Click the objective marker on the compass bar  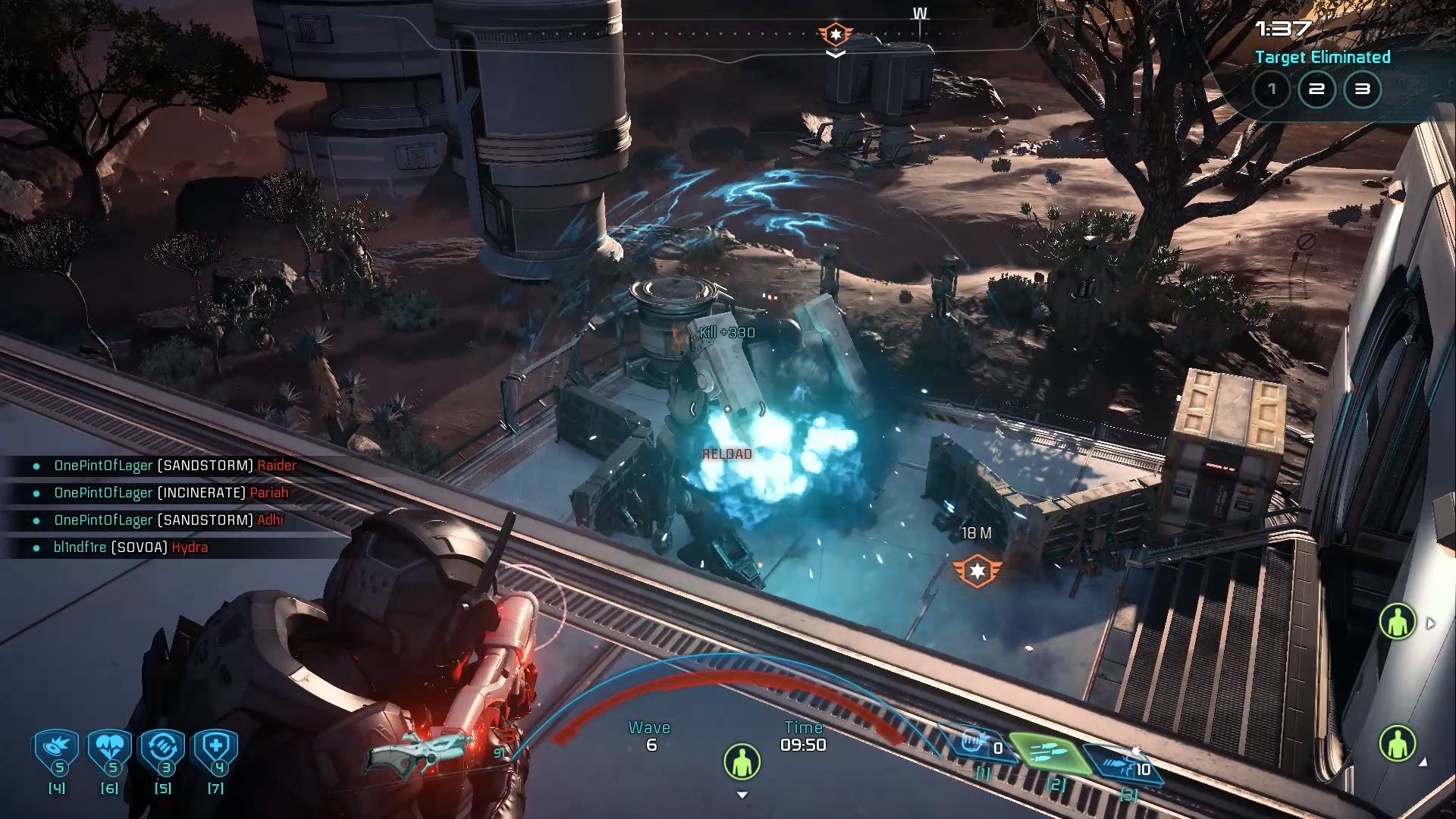coord(835,34)
